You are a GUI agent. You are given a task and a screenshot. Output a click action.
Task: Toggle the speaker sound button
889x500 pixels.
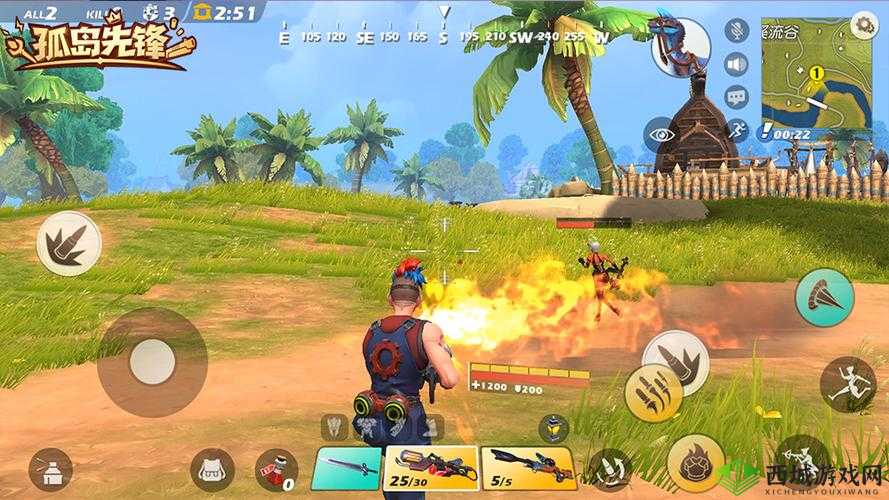pyautogui.click(x=737, y=64)
